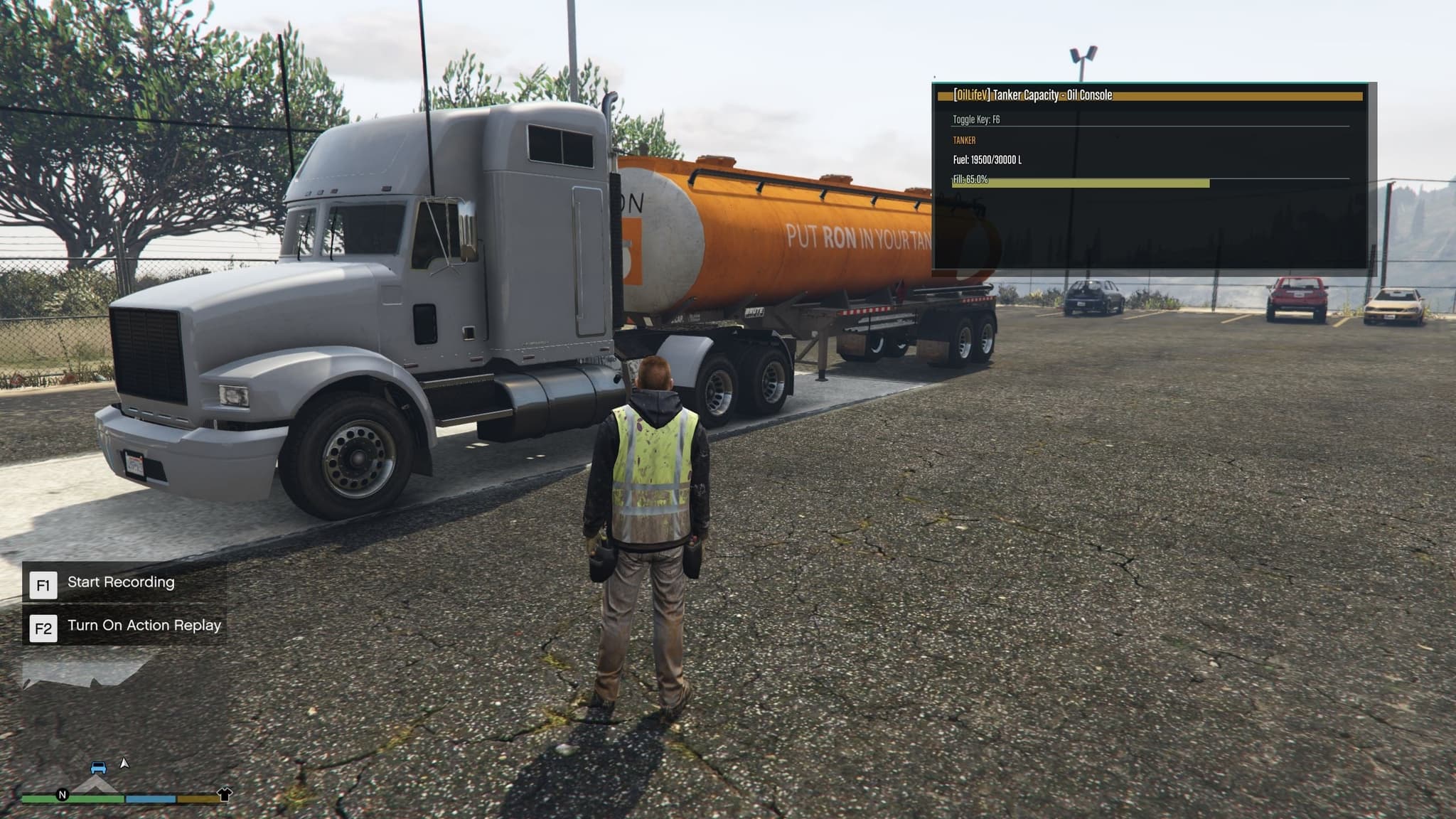Click the blue car blip on the minimap
Viewport: 1456px width, 819px height.
pyautogui.click(x=99, y=768)
